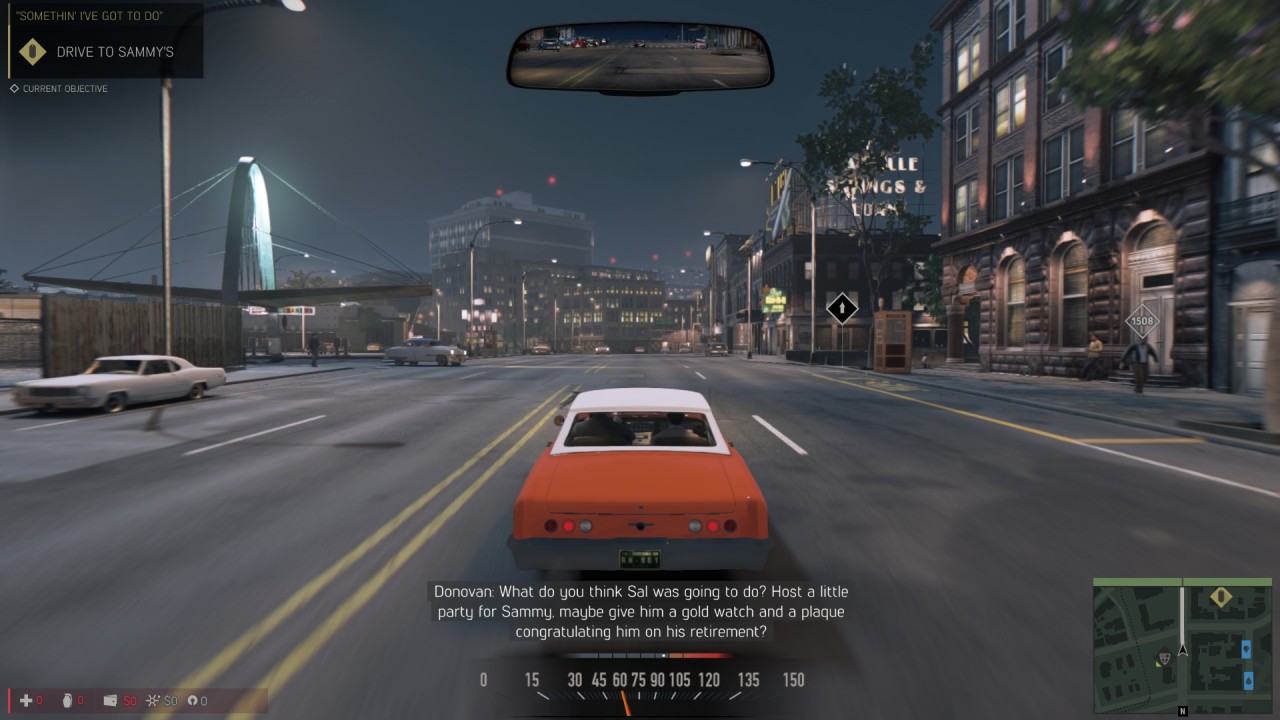Screen dimensions: 1280x720
Task: Select the medical cross health kit icon
Action: click(x=27, y=701)
